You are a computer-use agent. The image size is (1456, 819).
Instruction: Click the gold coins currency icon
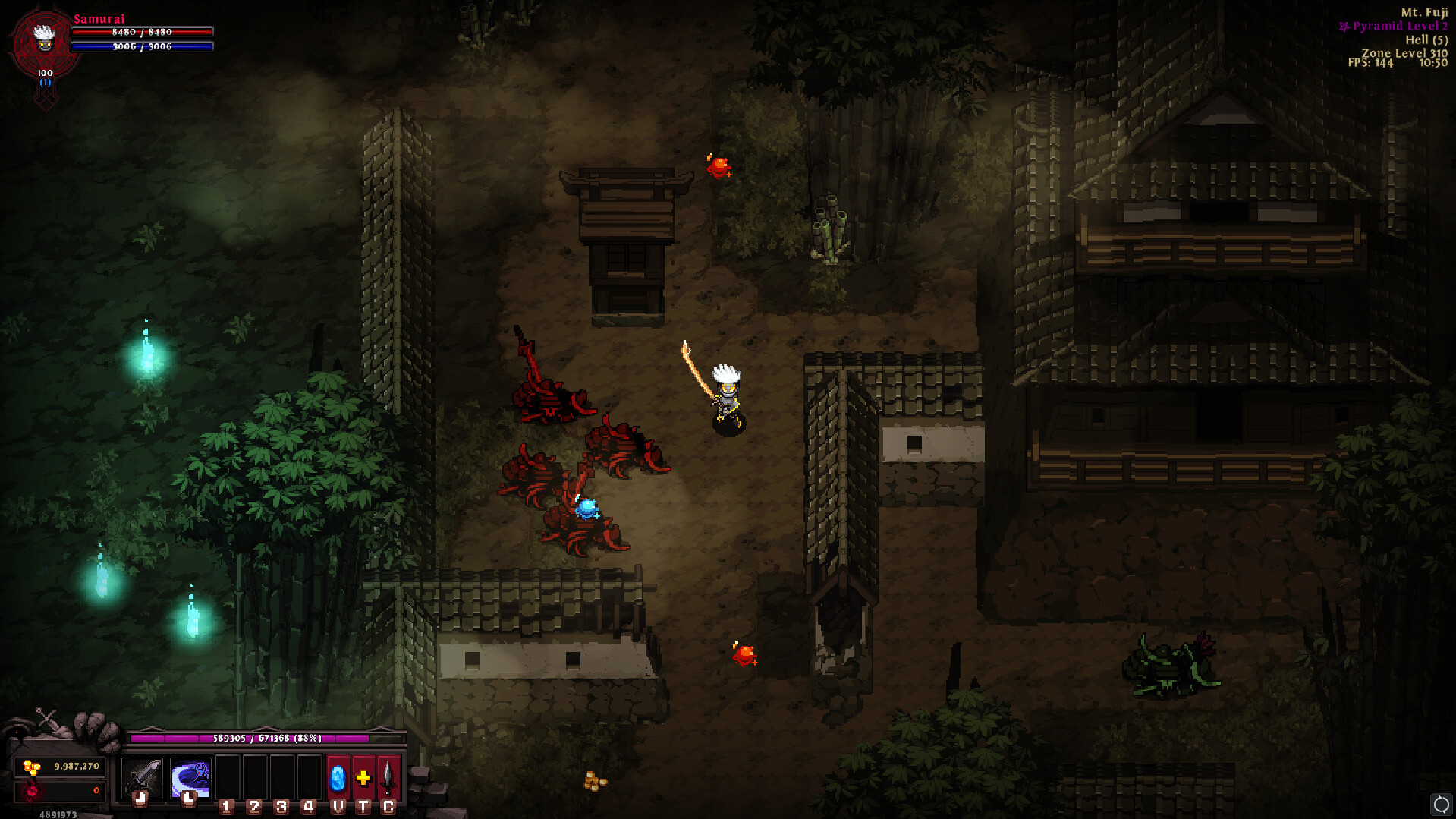pyautogui.click(x=31, y=766)
